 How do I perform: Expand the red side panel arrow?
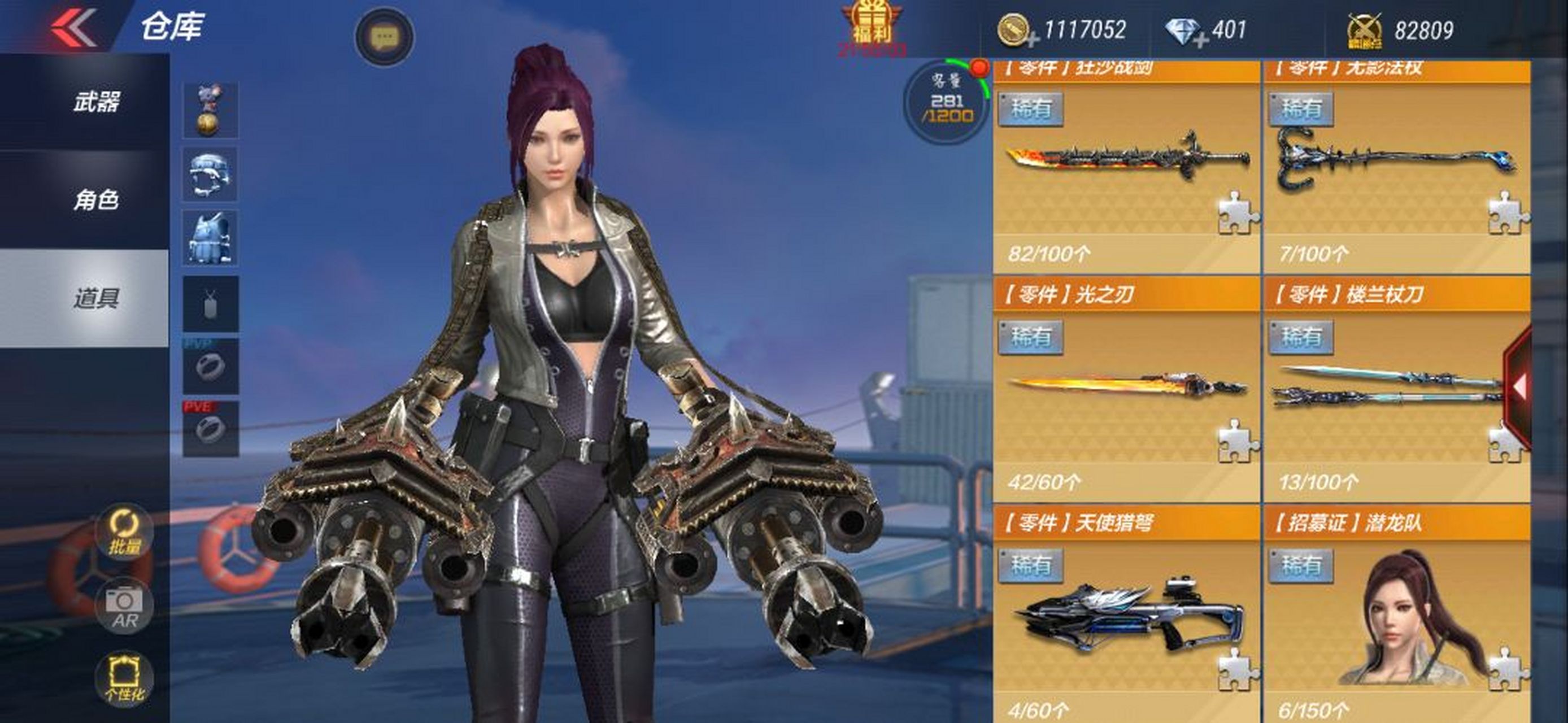coord(1519,386)
